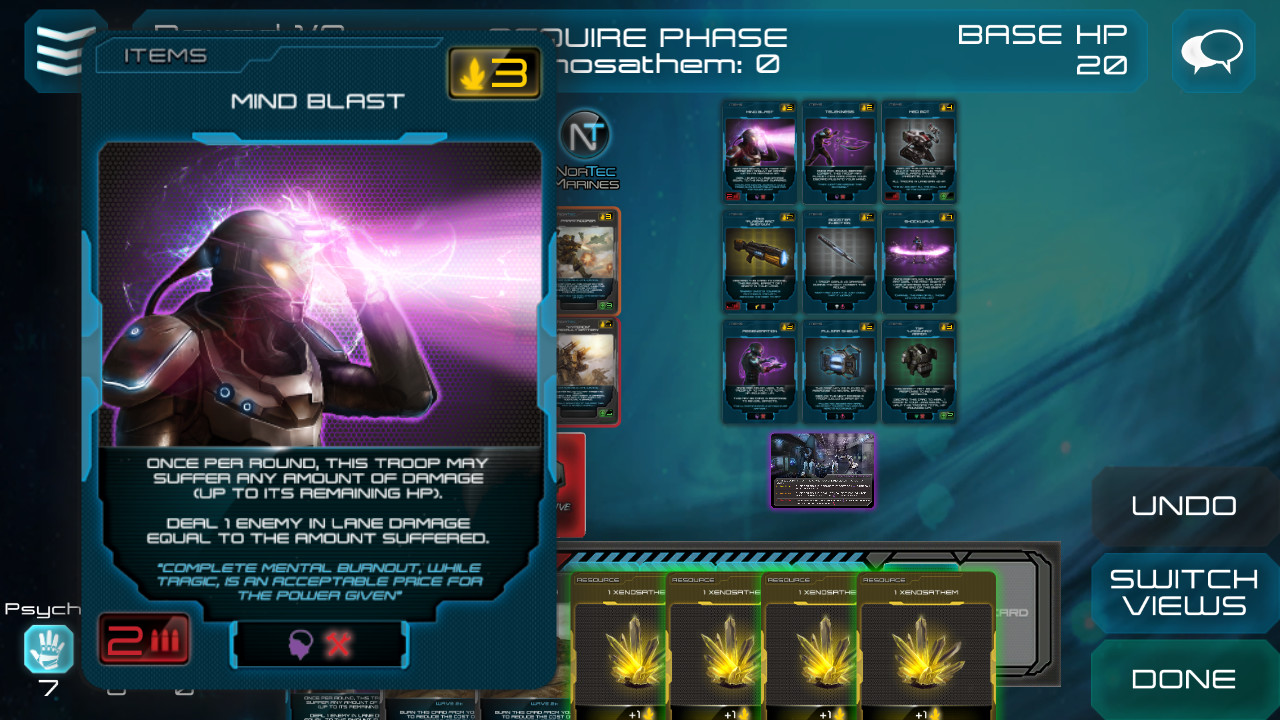Screen dimensions: 1280x720
Task: Click the Base HP 20 display
Action: tap(1044, 50)
